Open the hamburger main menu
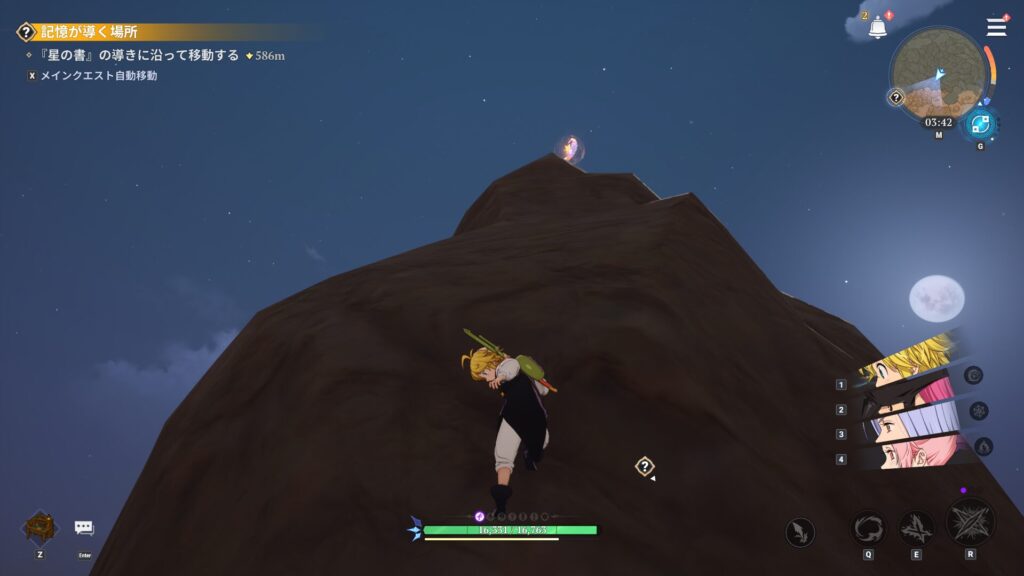This screenshot has width=1024, height=576. 996,27
